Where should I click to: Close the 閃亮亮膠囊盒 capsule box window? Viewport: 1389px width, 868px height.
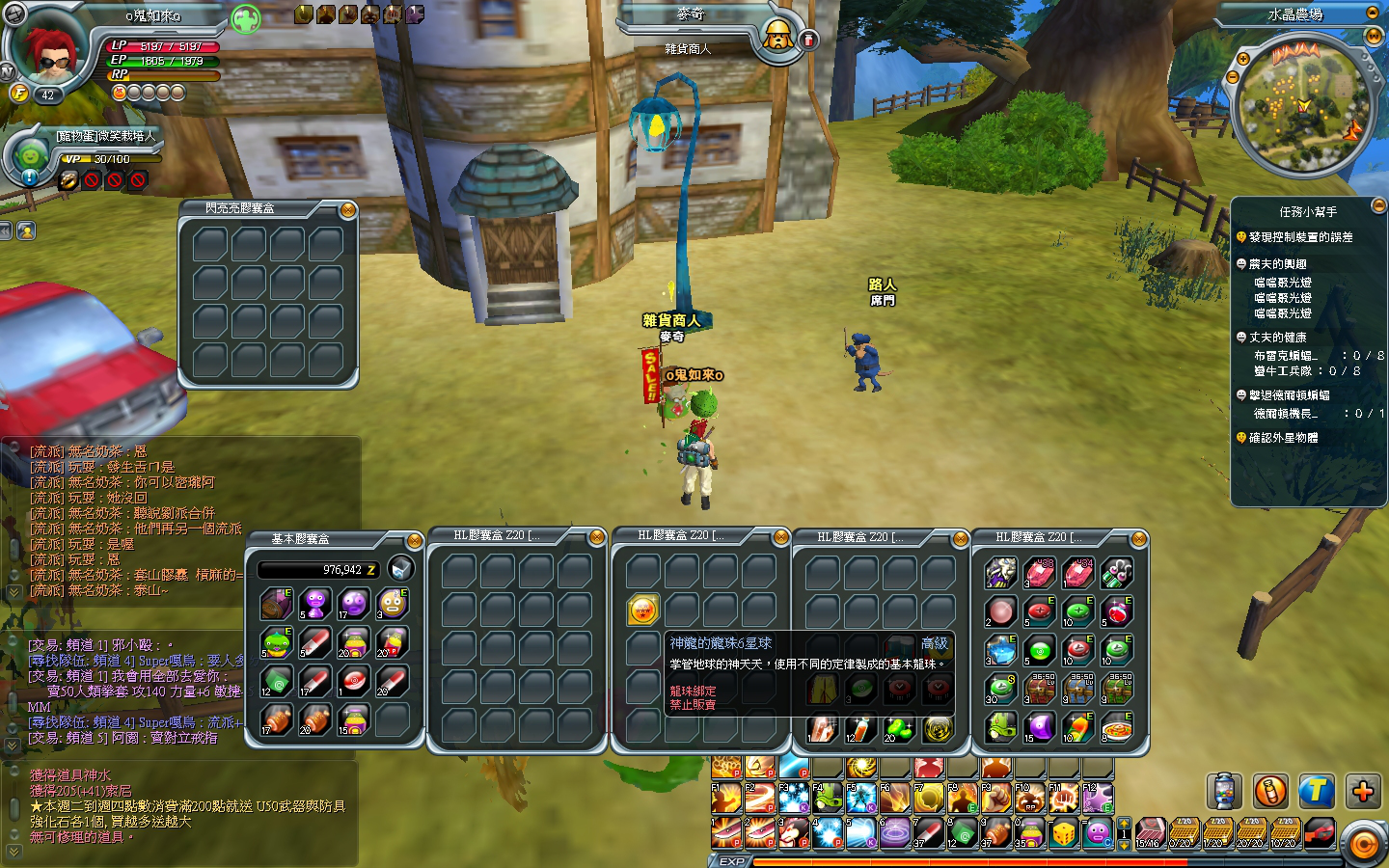tap(348, 210)
